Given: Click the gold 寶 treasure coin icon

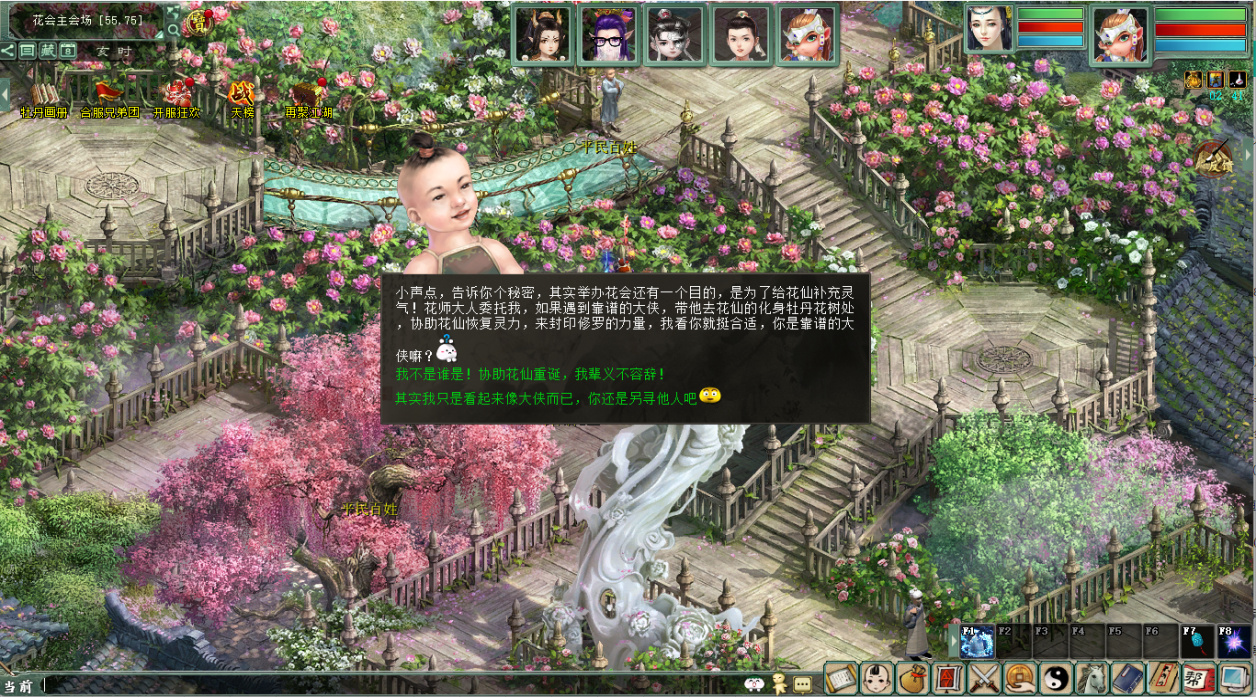Looking at the screenshot, I should point(200,21).
